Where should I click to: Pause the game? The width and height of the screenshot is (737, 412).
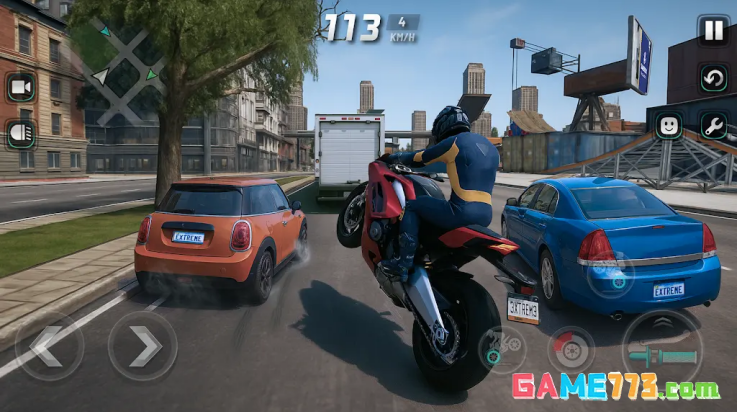coord(713,30)
